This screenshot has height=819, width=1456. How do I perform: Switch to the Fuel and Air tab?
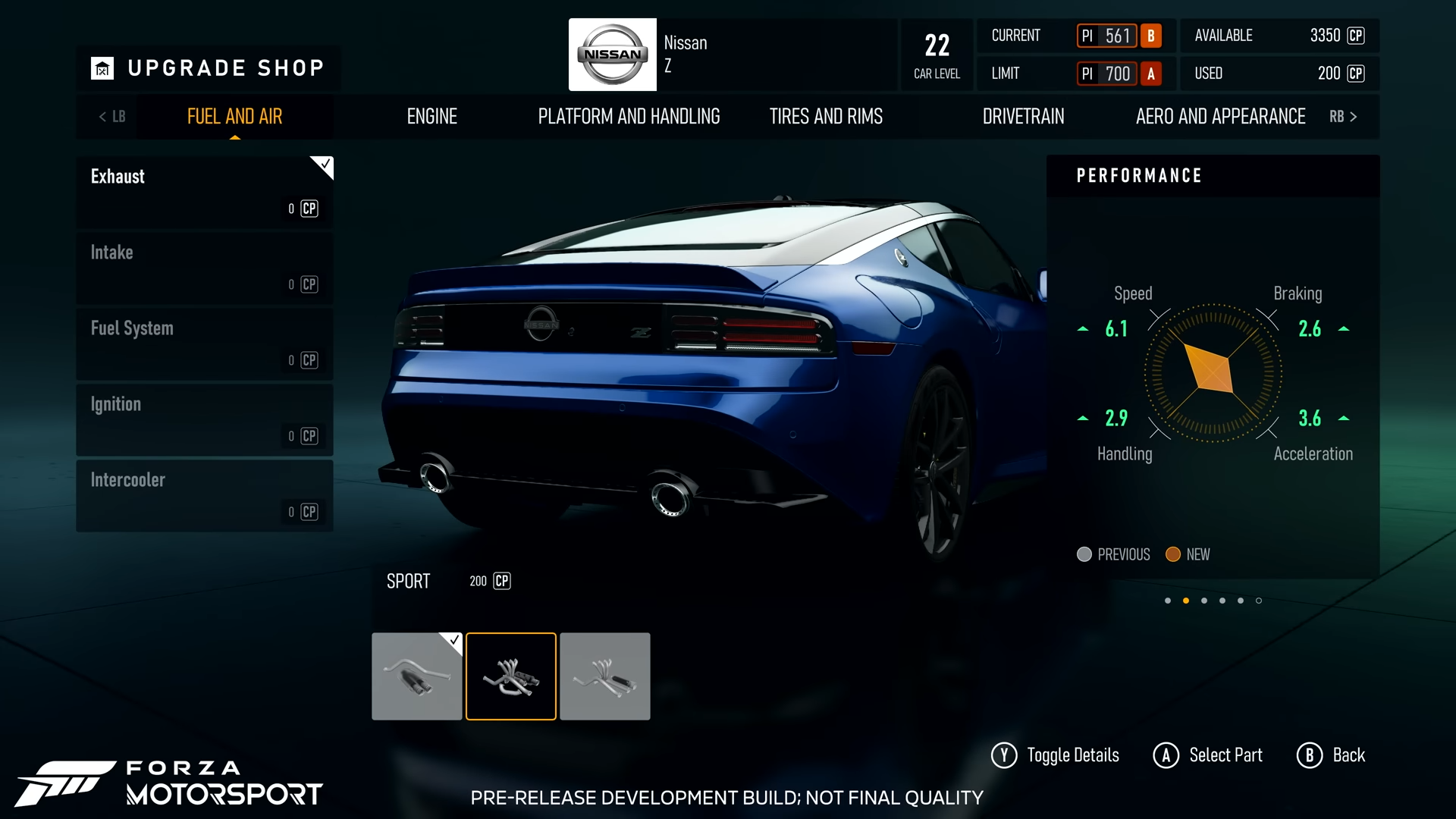point(234,116)
